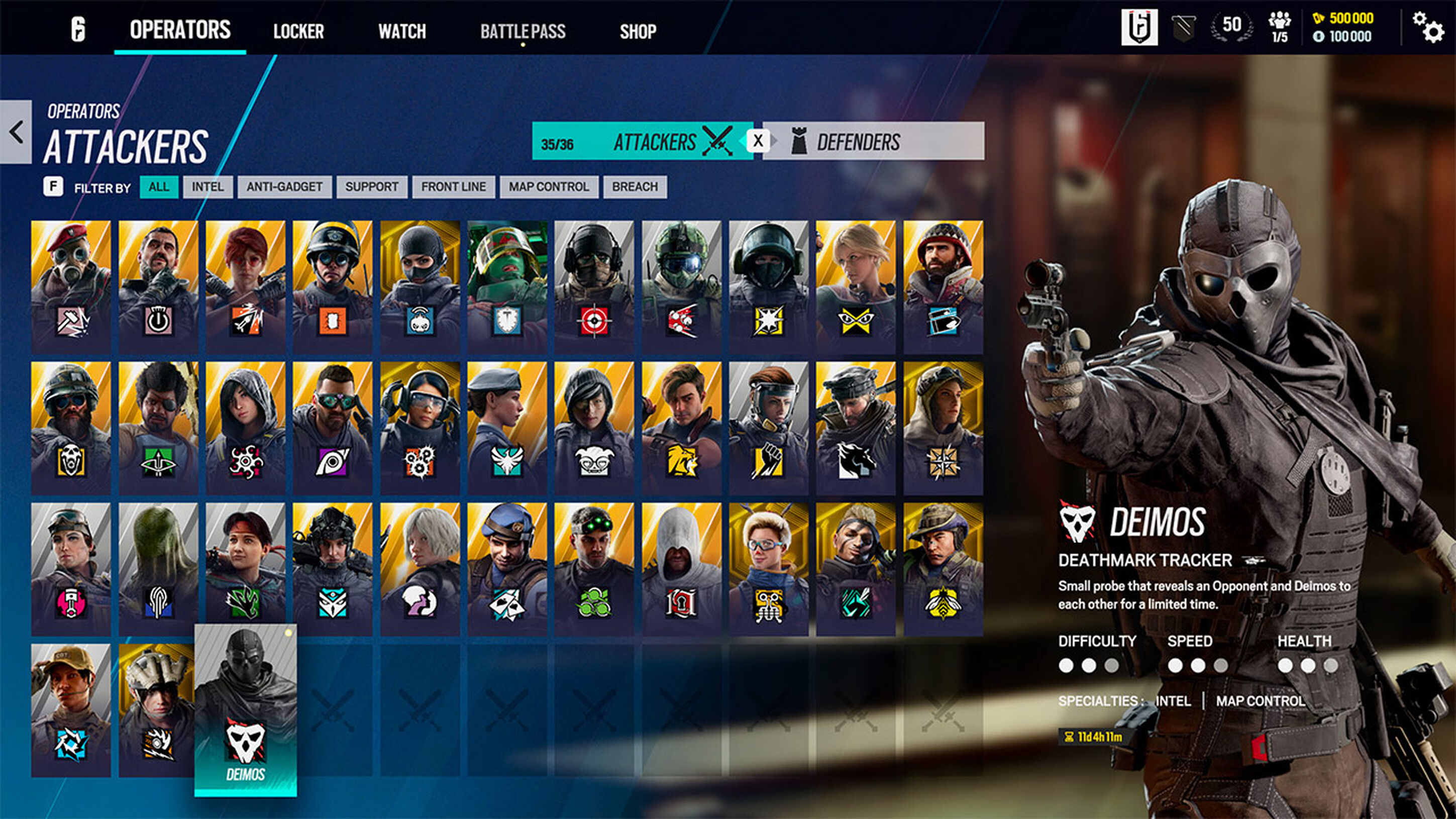Click the squad icon showing 1/5
This screenshot has height=819, width=1456.
point(1281,26)
